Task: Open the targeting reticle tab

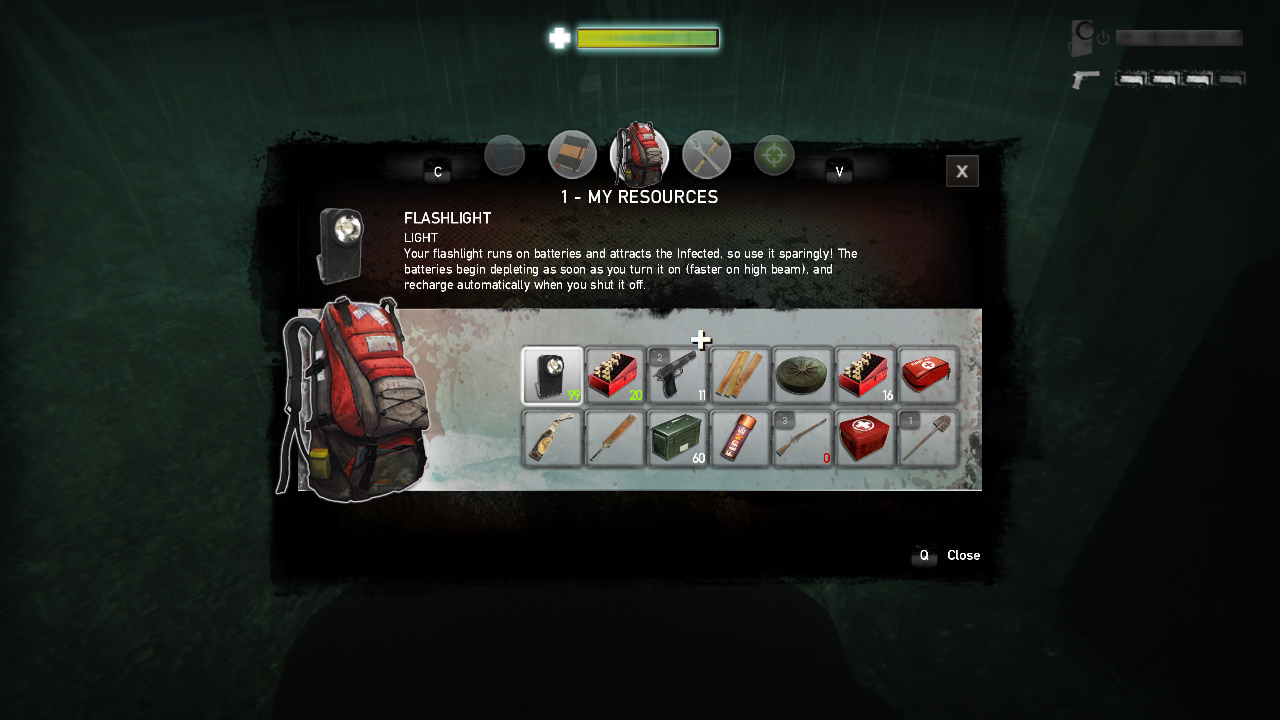Action: (773, 154)
